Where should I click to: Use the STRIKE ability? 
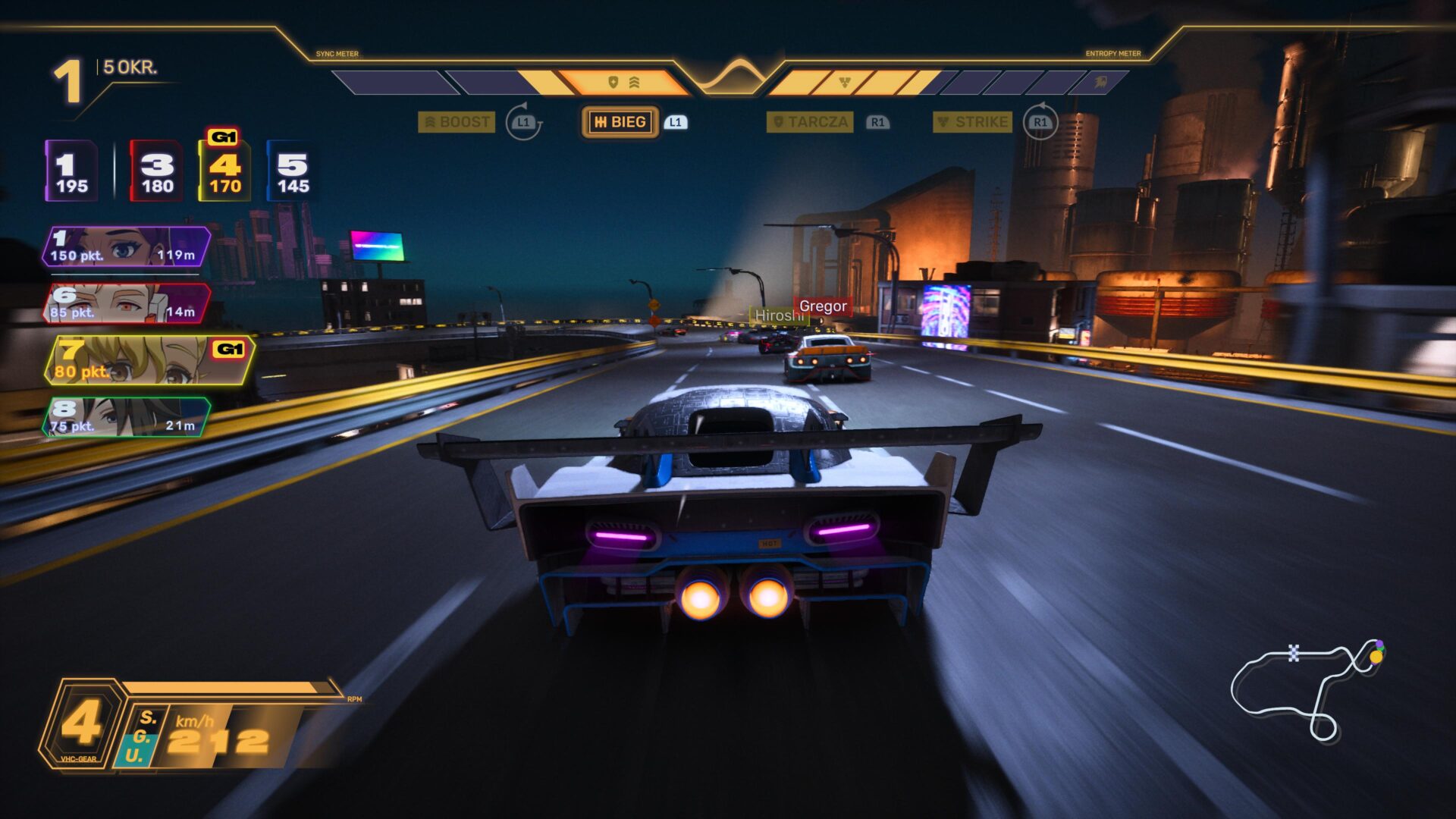(x=972, y=122)
